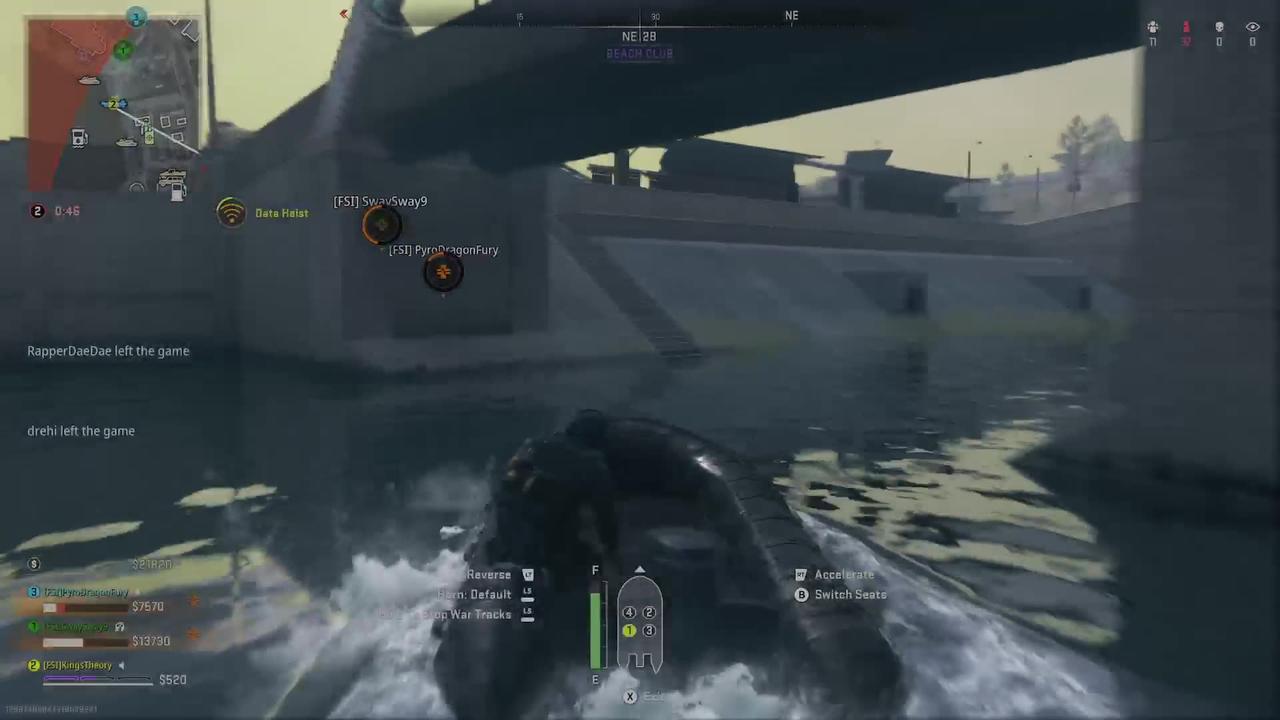Select the red team-wipe counter icon

click(1186, 27)
